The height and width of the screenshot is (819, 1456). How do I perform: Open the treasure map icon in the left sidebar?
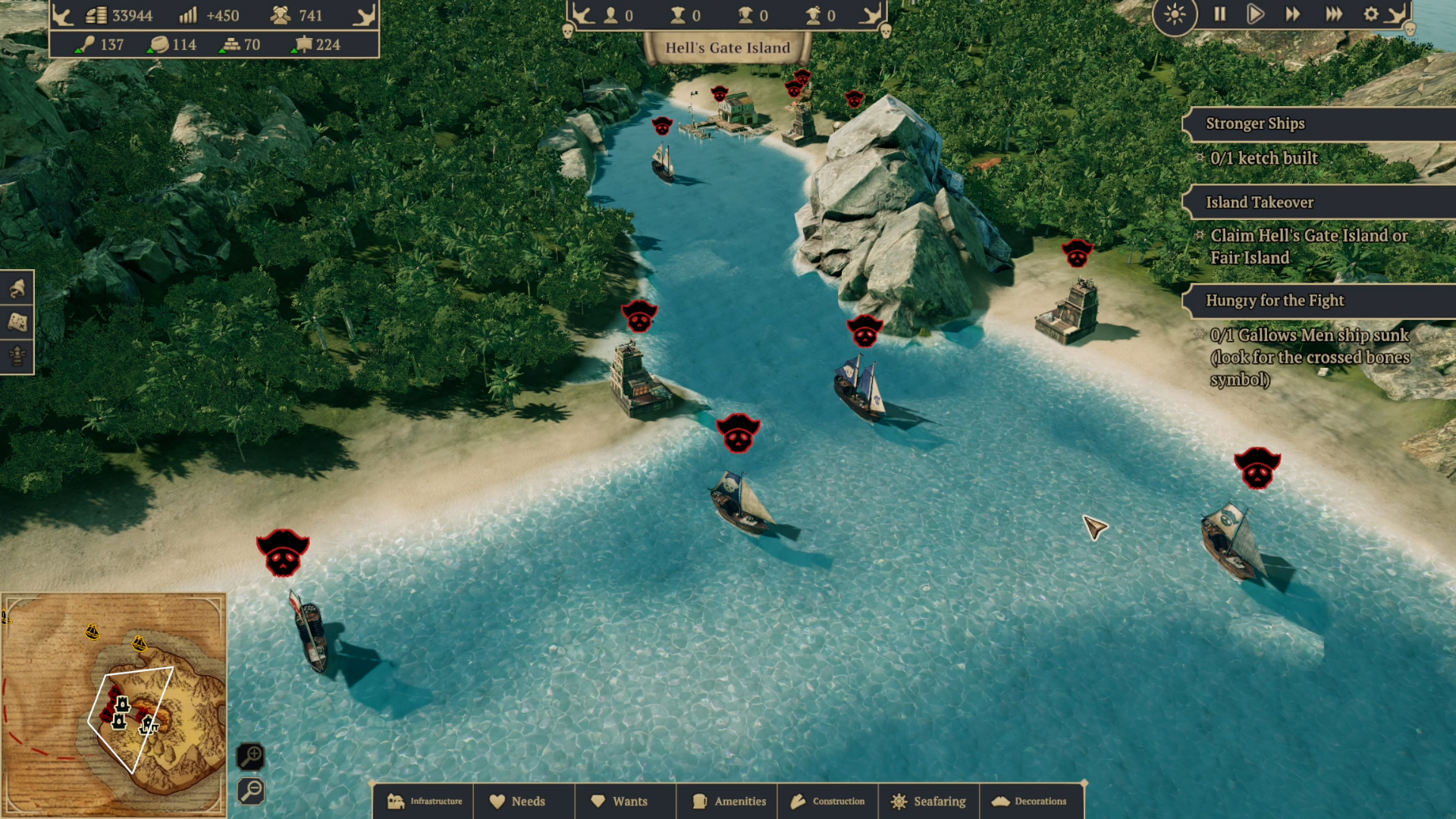(x=17, y=322)
